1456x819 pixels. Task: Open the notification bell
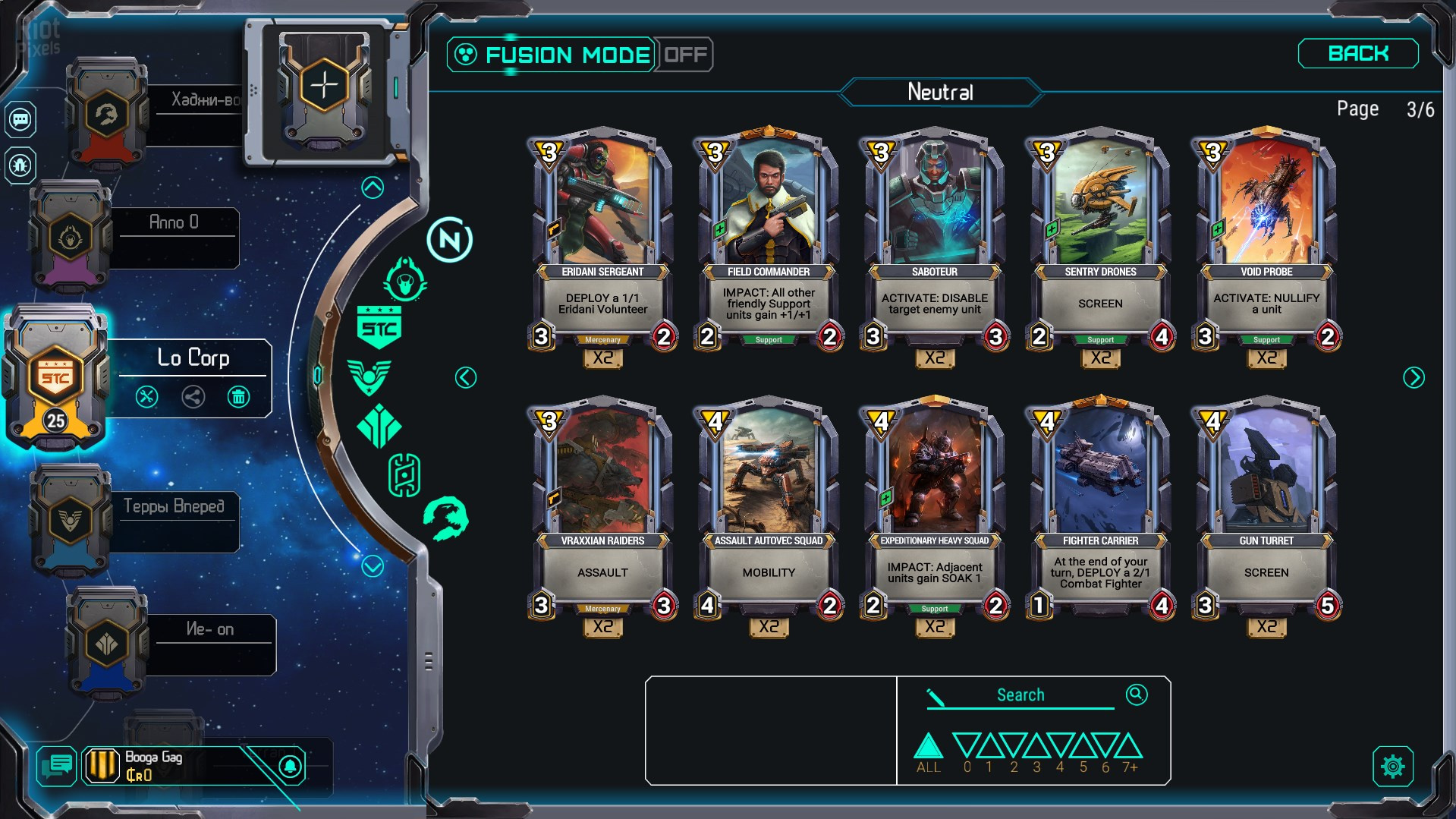click(x=290, y=766)
